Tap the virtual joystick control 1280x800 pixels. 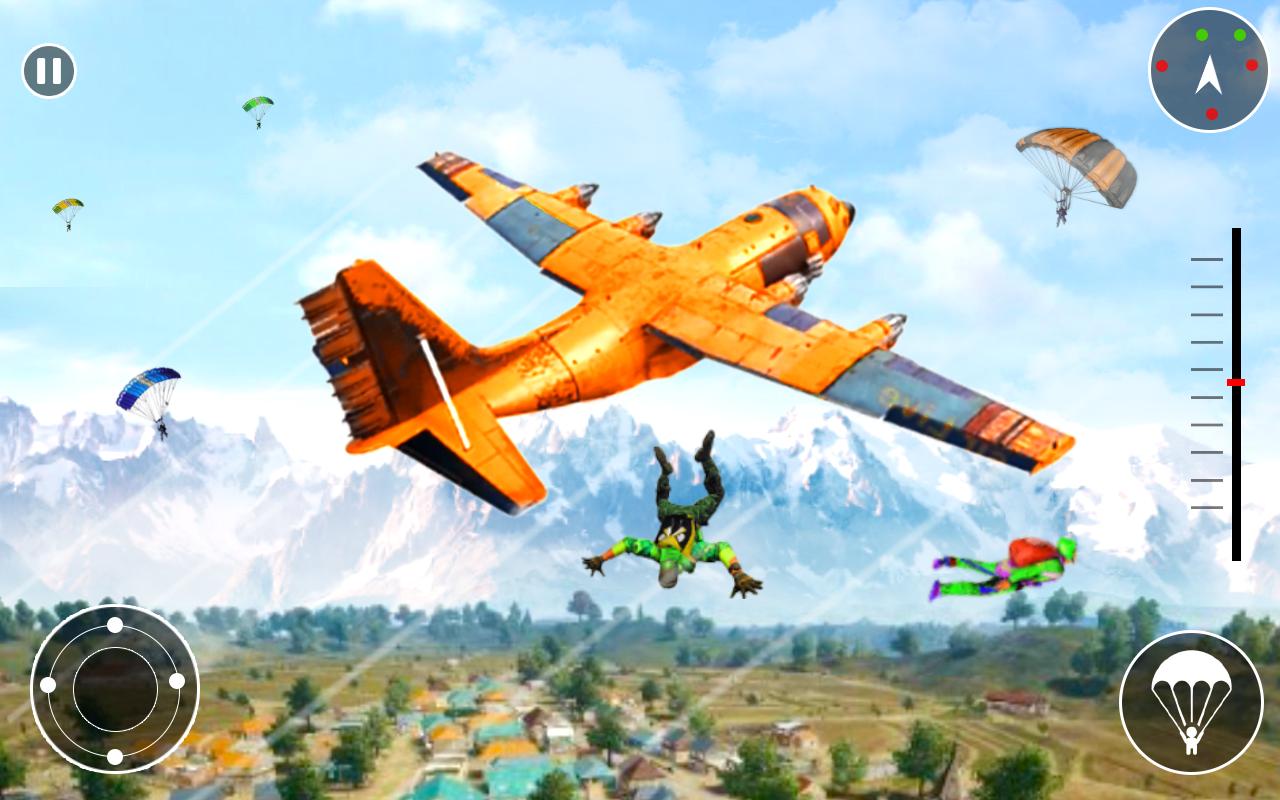[115, 690]
